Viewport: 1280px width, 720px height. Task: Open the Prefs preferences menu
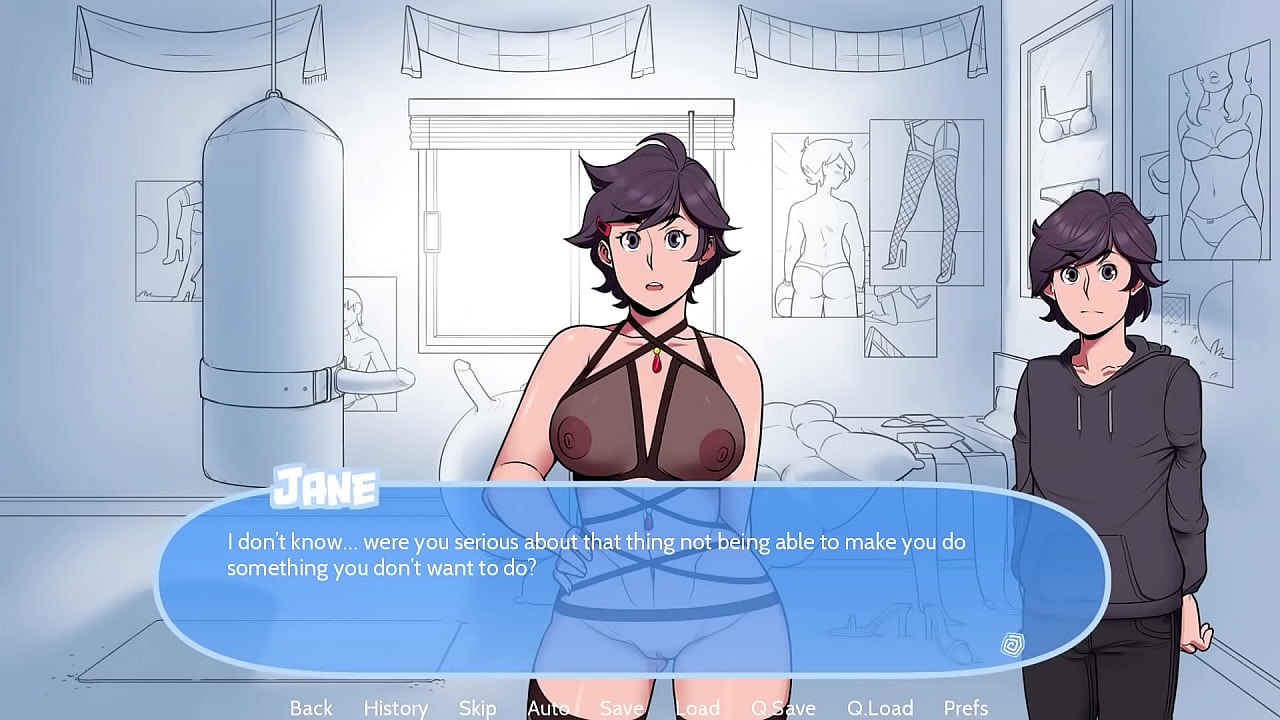pyautogui.click(x=966, y=708)
